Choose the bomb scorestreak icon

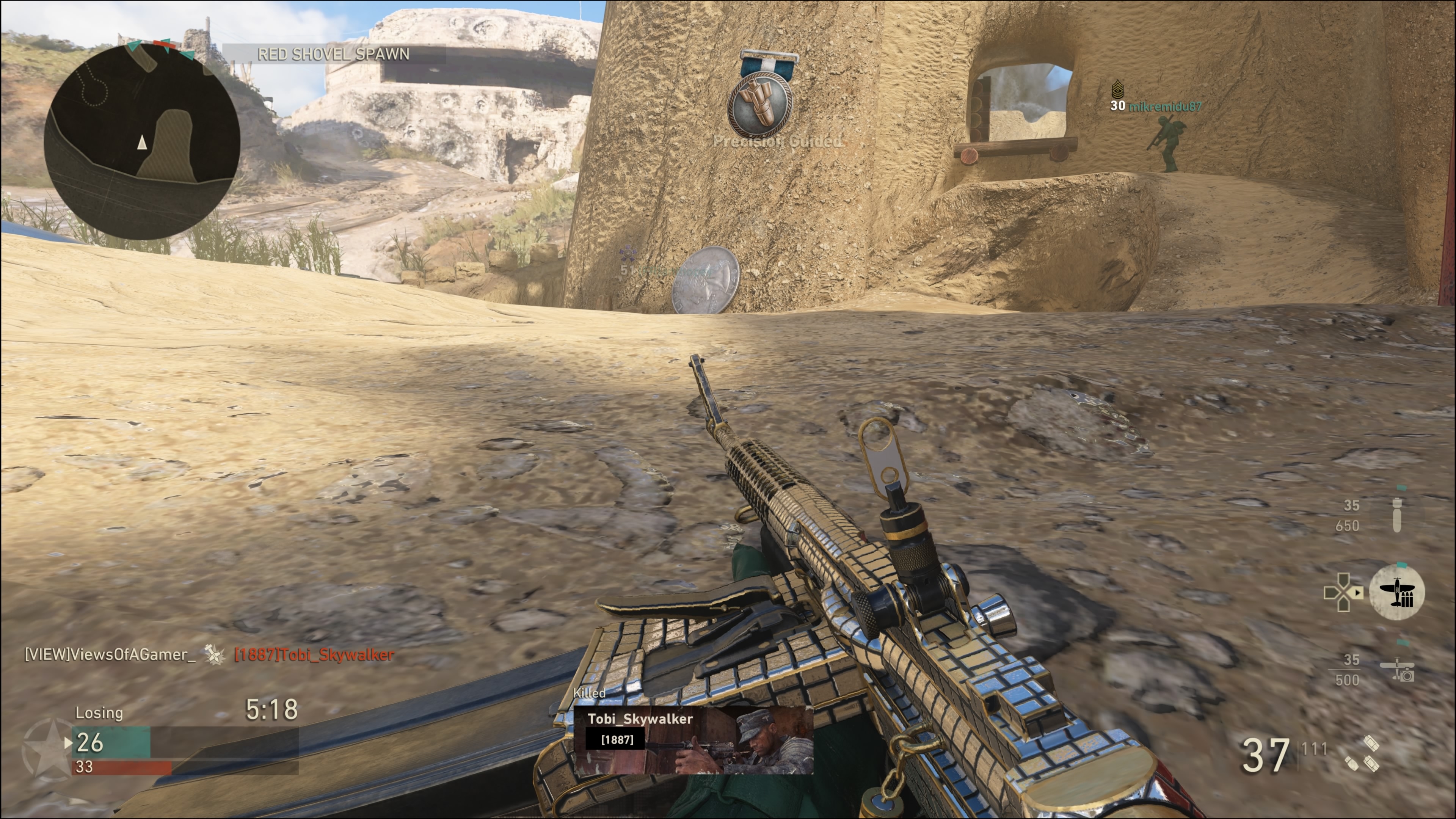click(1396, 515)
